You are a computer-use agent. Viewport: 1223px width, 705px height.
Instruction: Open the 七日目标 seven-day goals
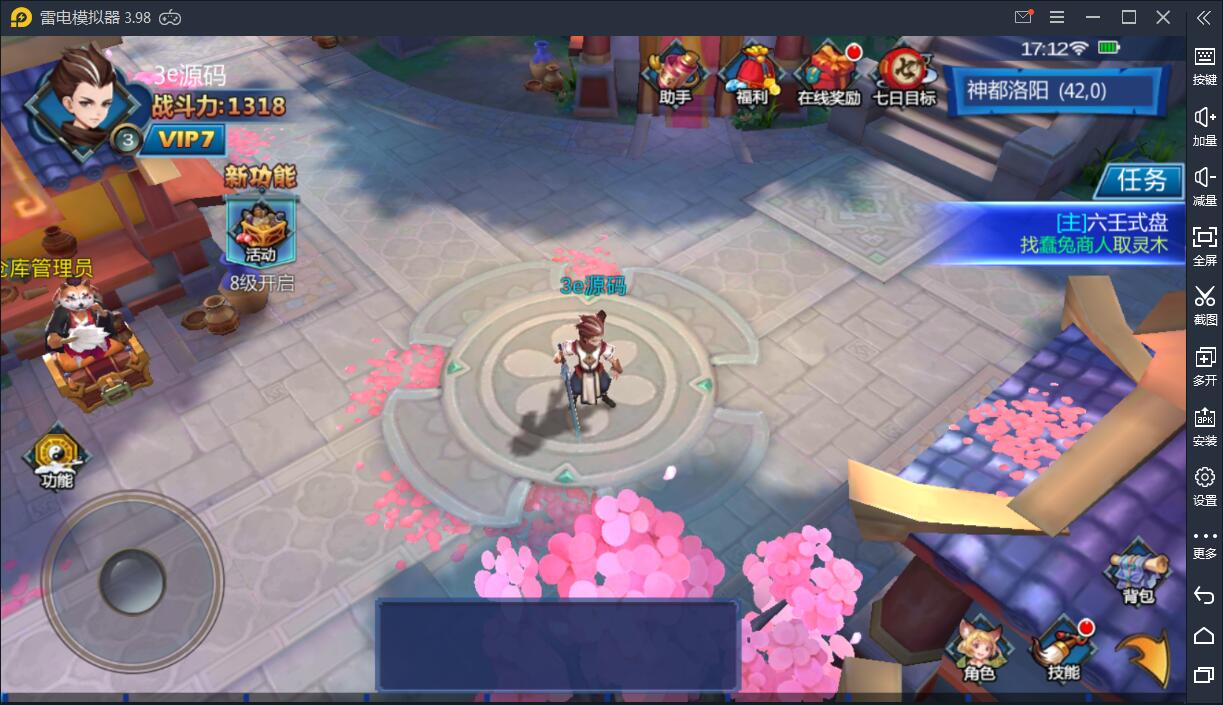pos(905,74)
